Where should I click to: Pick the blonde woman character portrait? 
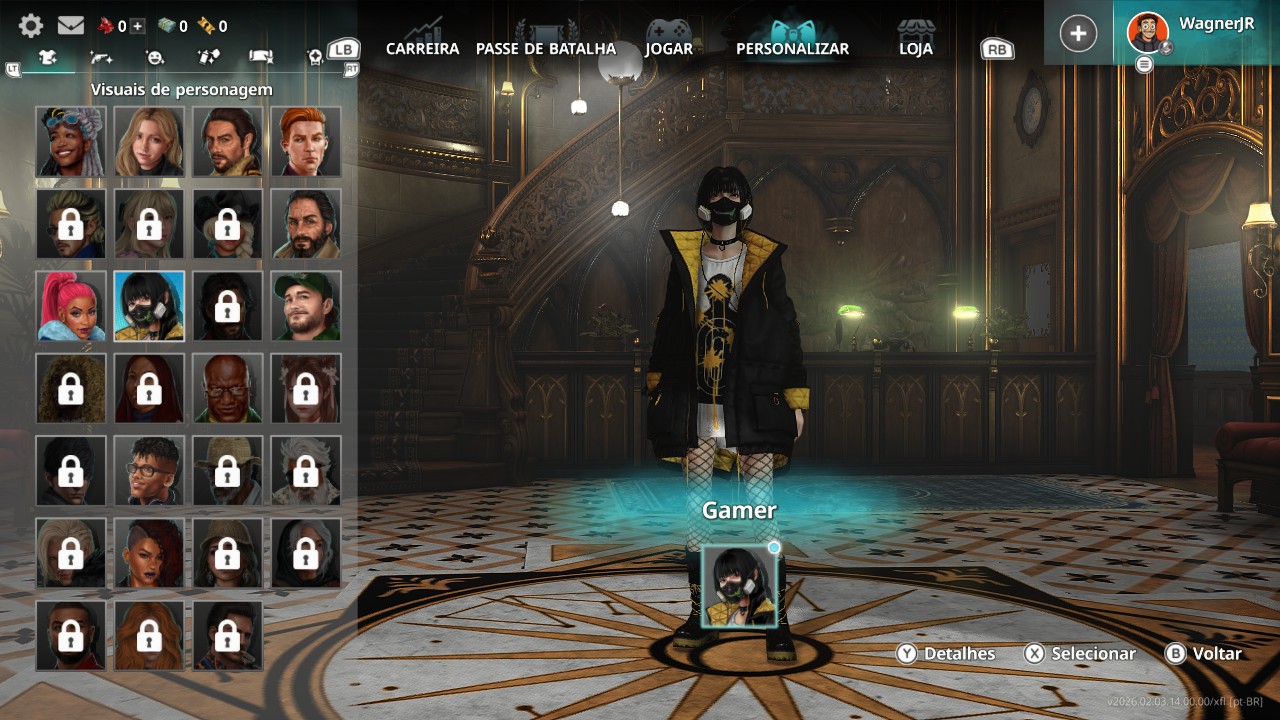click(x=149, y=142)
